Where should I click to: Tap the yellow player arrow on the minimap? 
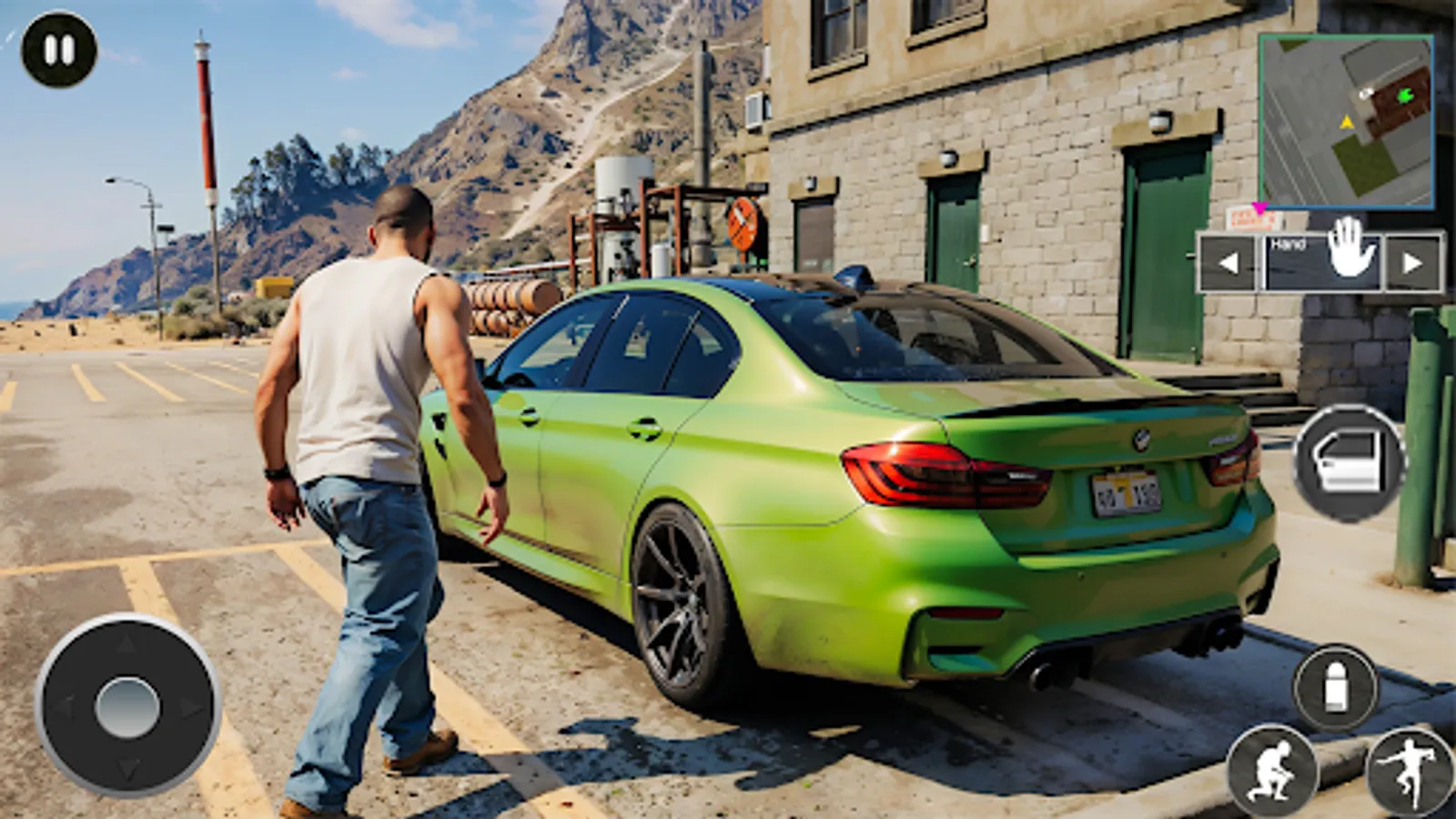tap(1347, 123)
